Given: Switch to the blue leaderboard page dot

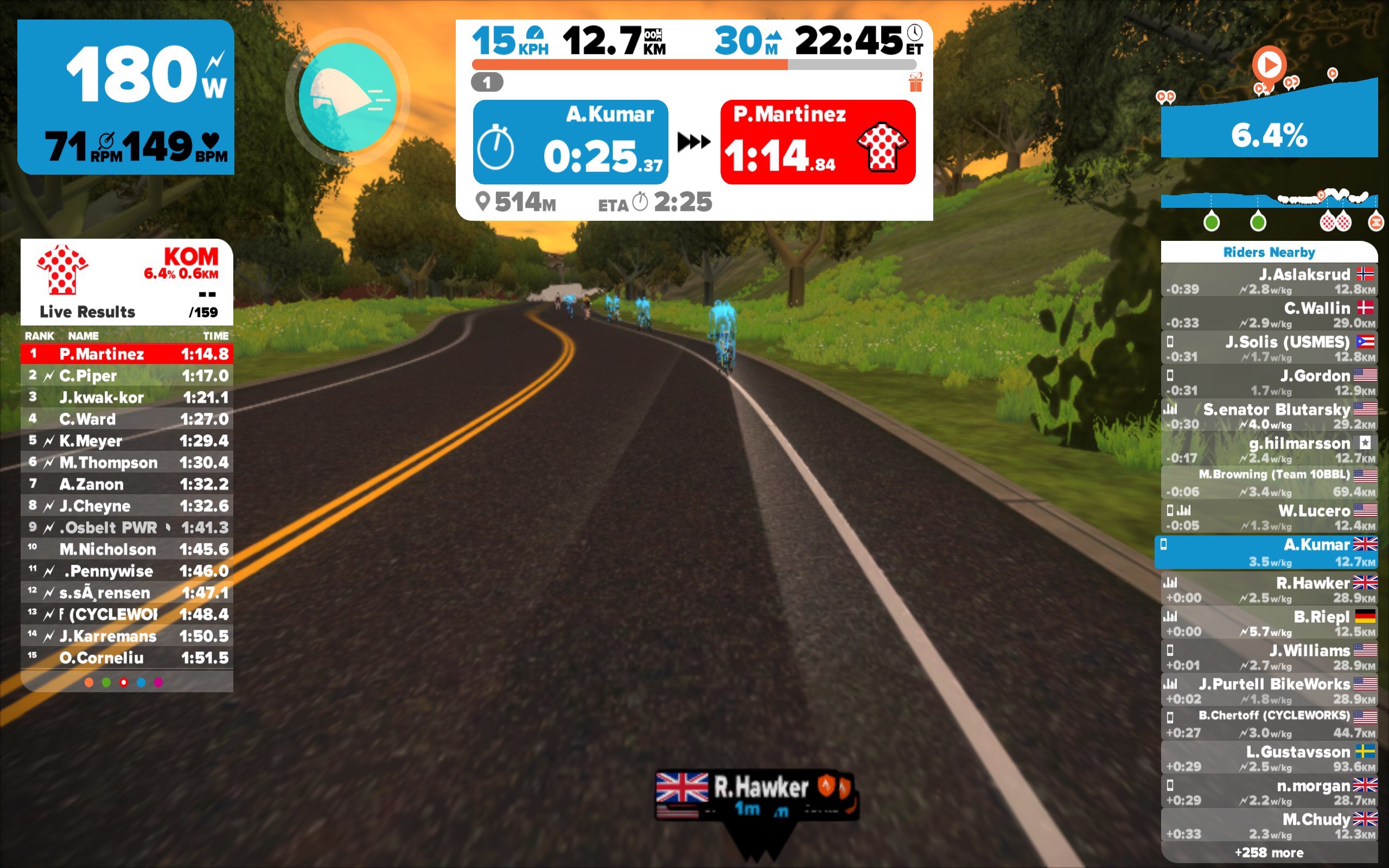Looking at the screenshot, I should 141,682.
